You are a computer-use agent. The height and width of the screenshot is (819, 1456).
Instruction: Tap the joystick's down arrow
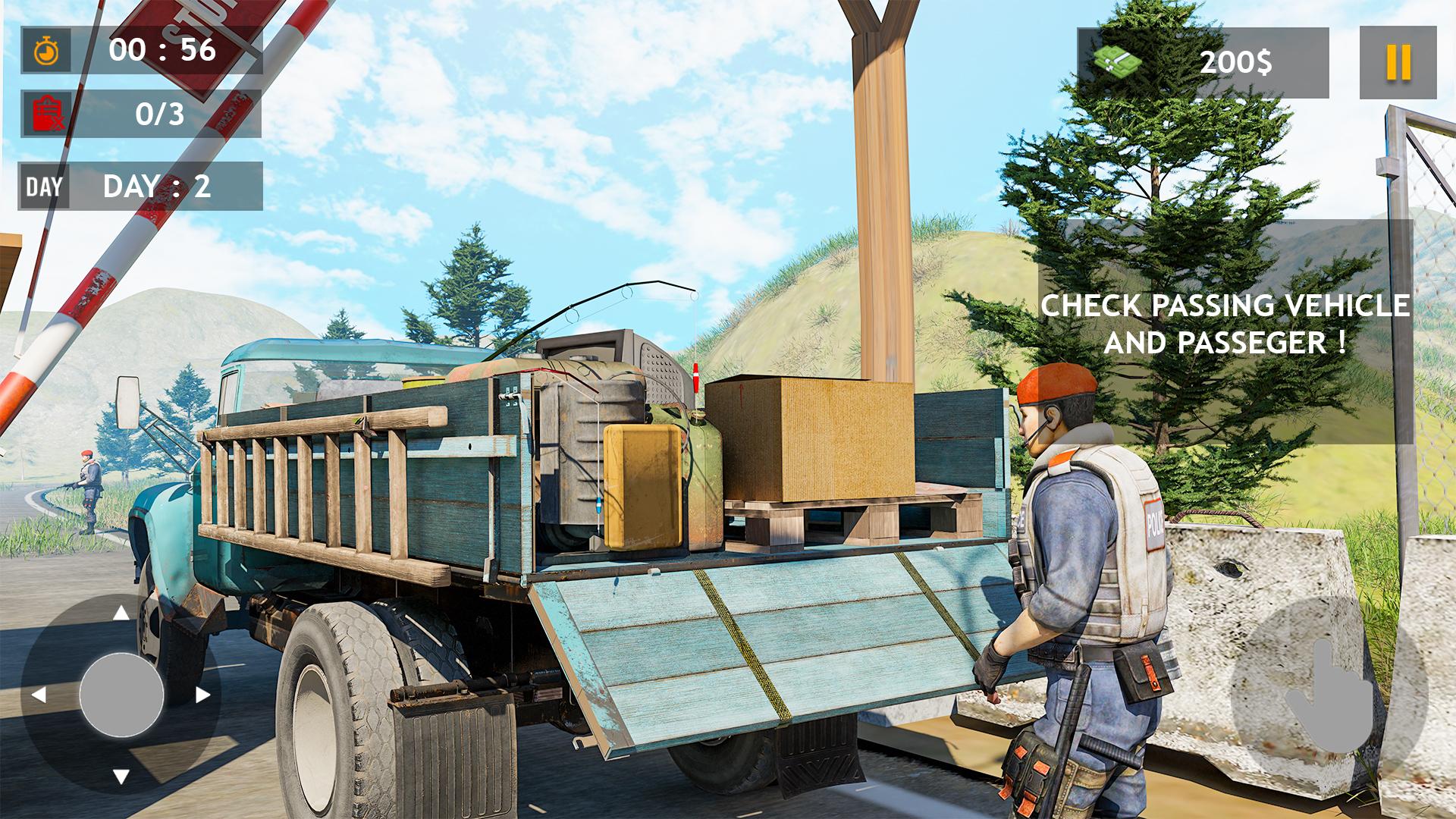121,776
